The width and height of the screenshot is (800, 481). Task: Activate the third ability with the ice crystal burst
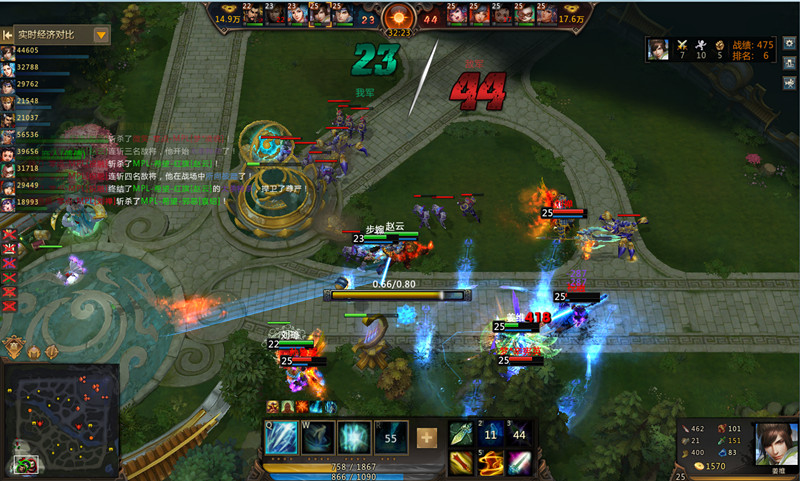(x=354, y=438)
